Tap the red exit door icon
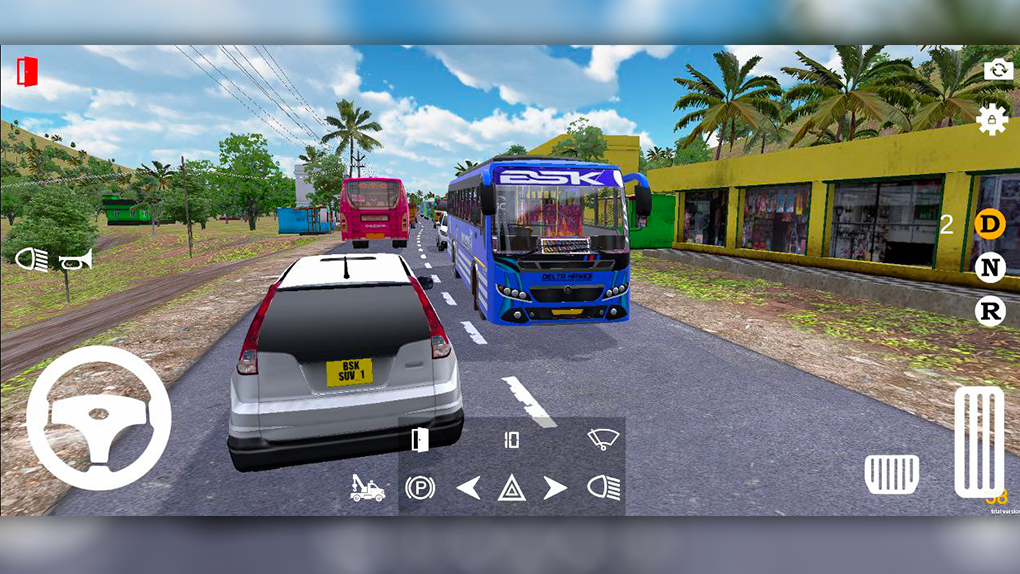The width and height of the screenshot is (1020, 574). coord(27,71)
